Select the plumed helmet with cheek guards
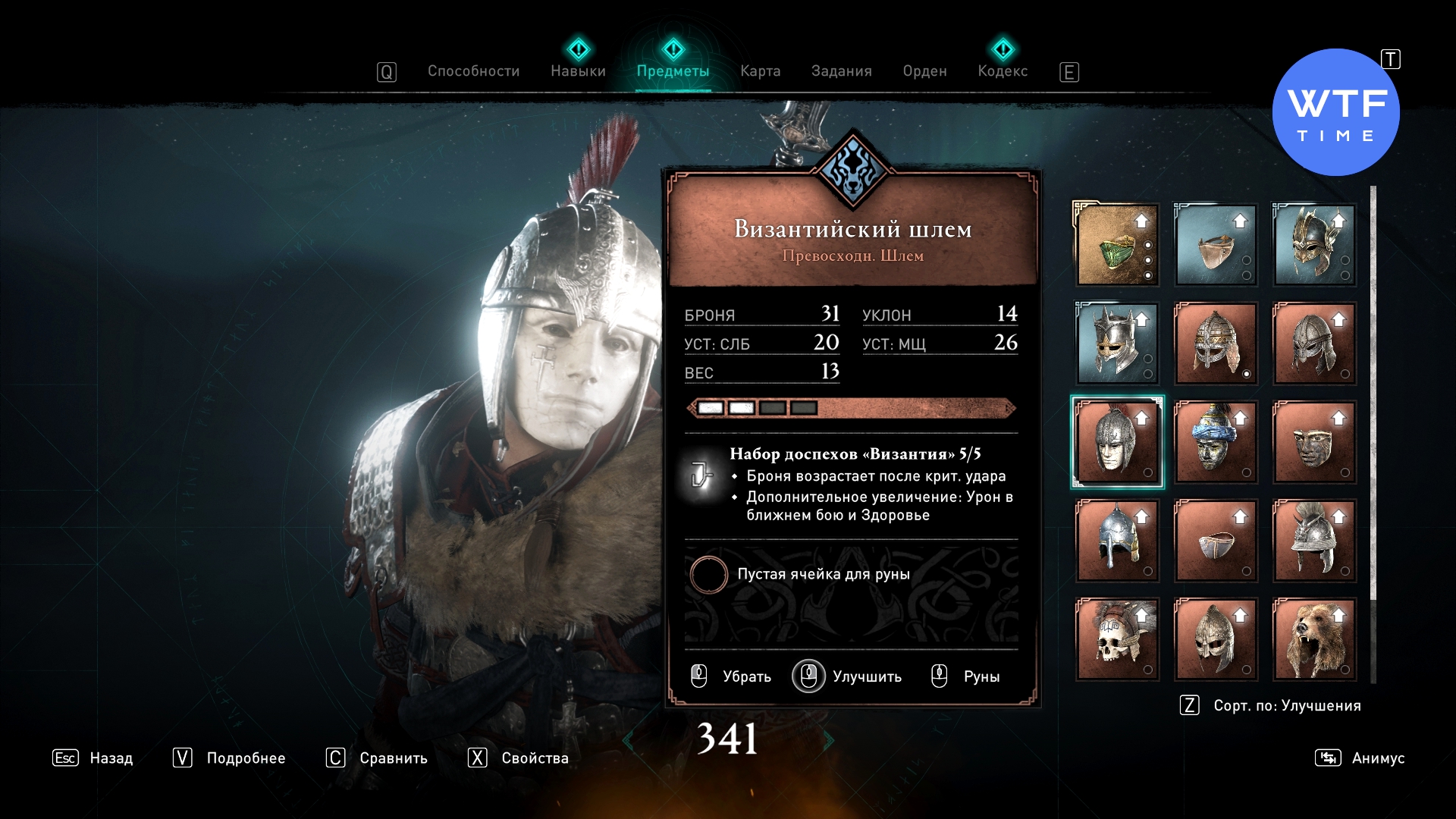1456x819 pixels. pos(1313,541)
